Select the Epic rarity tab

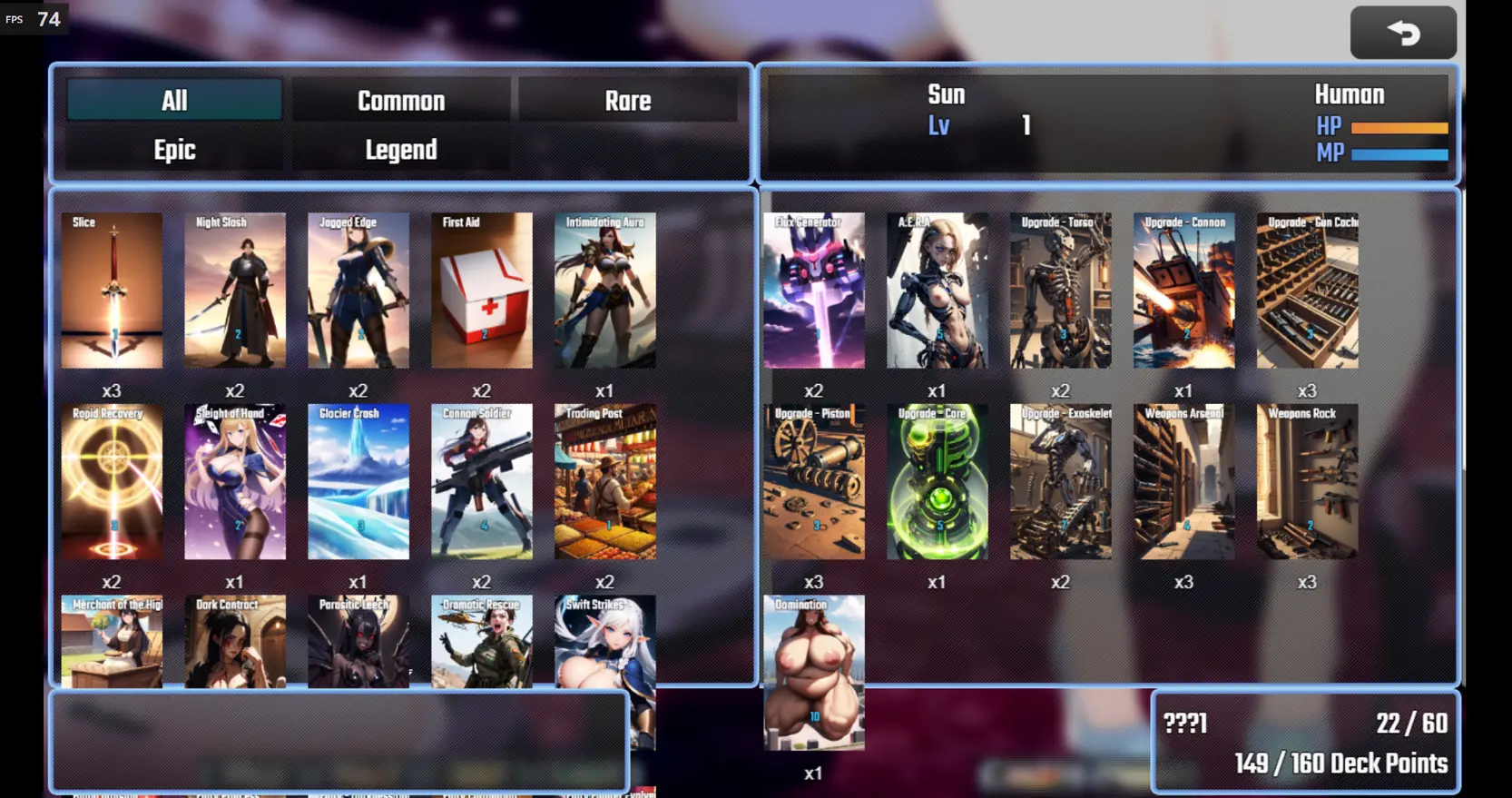pyautogui.click(x=174, y=150)
